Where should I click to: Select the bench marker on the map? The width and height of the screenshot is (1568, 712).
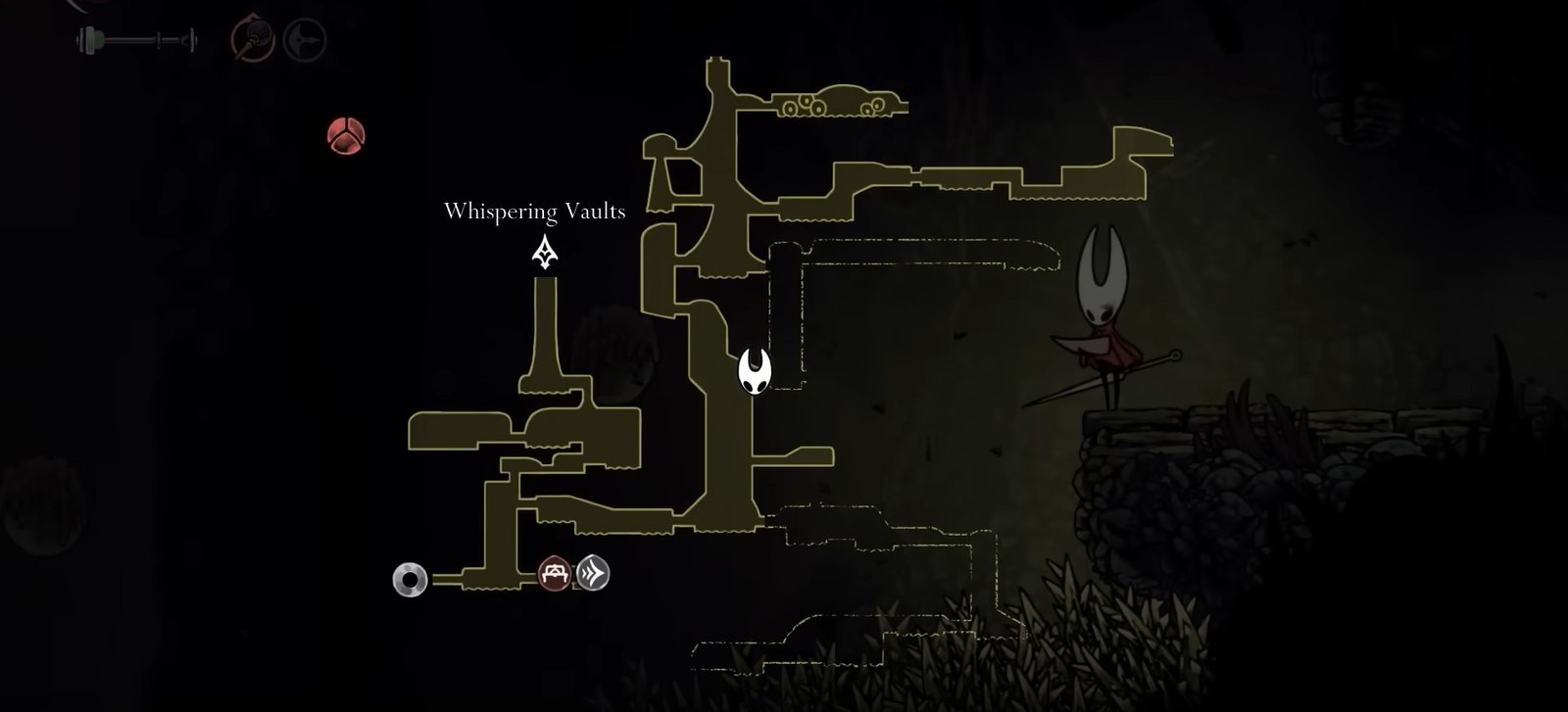[555, 573]
